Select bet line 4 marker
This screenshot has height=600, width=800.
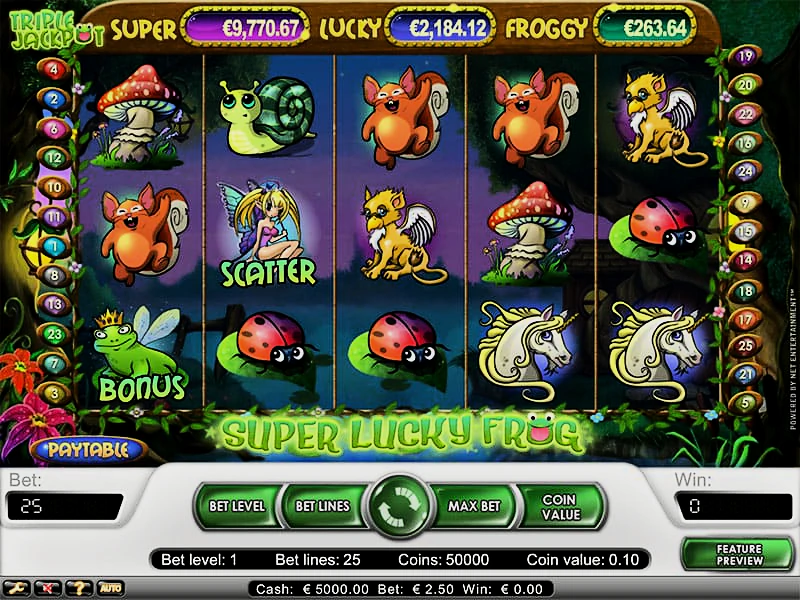tap(53, 70)
